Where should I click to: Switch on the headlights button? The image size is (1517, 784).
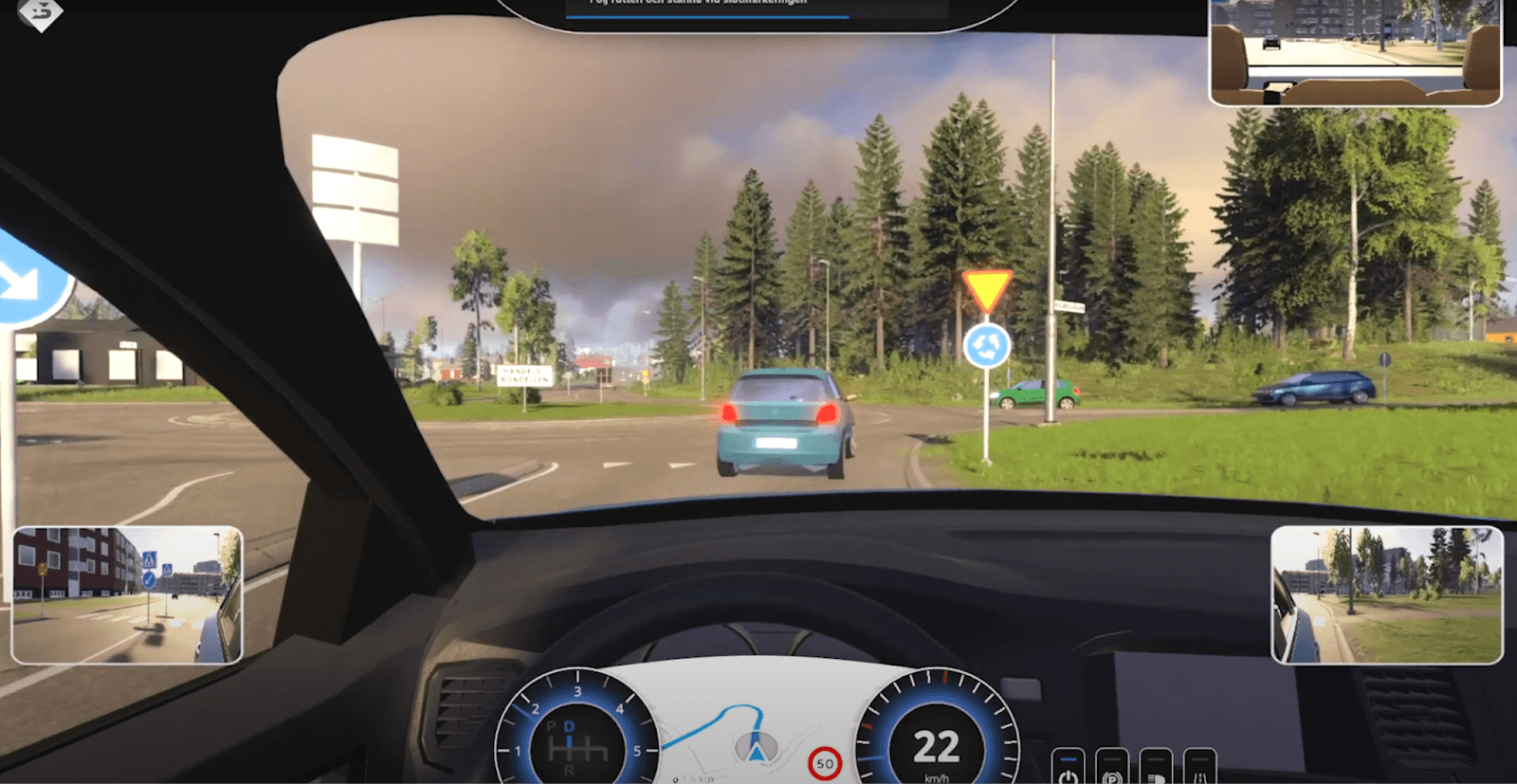click(x=1155, y=770)
